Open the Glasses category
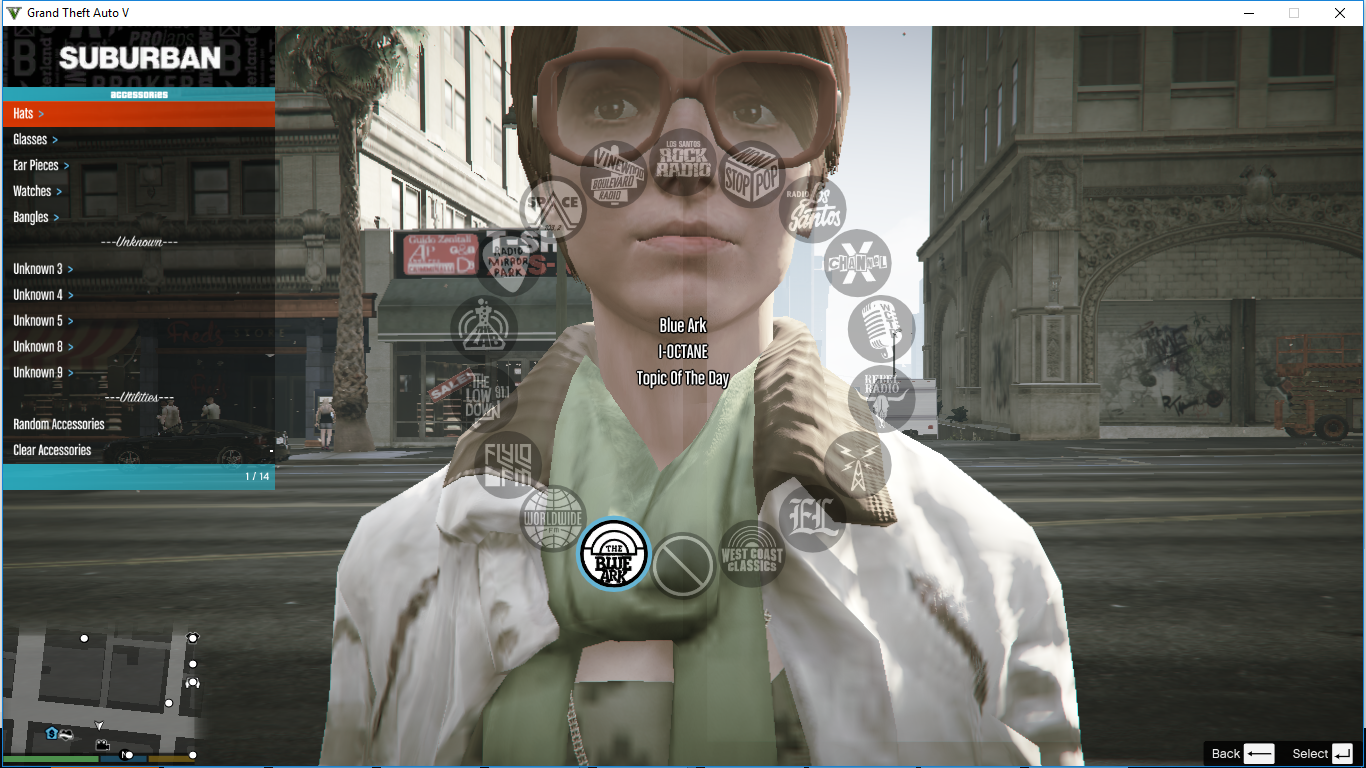This screenshot has height=768, width=1366. click(x=30, y=139)
